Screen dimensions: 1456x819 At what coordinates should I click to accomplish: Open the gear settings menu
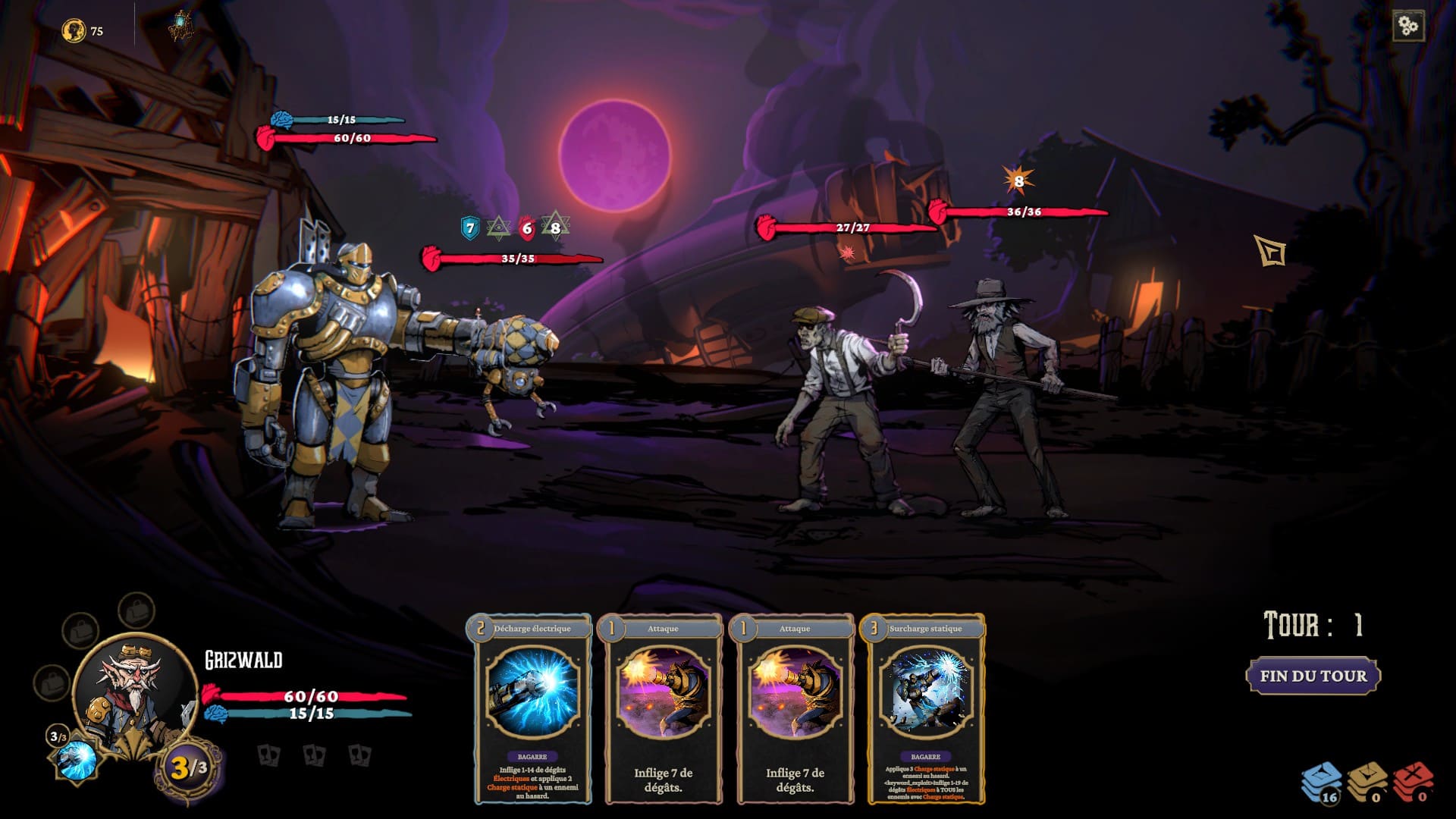pos(1408,27)
